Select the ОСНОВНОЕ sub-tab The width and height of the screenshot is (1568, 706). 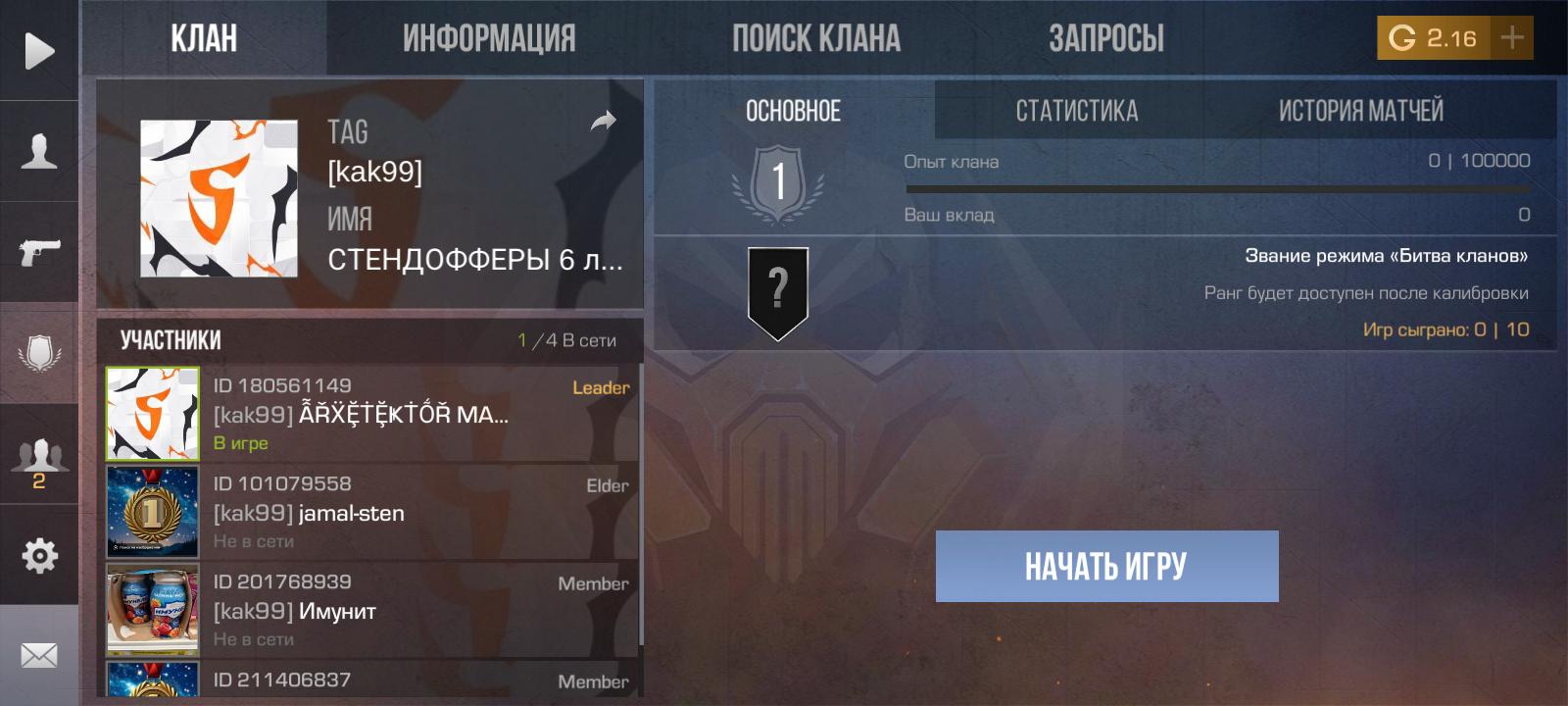793,111
